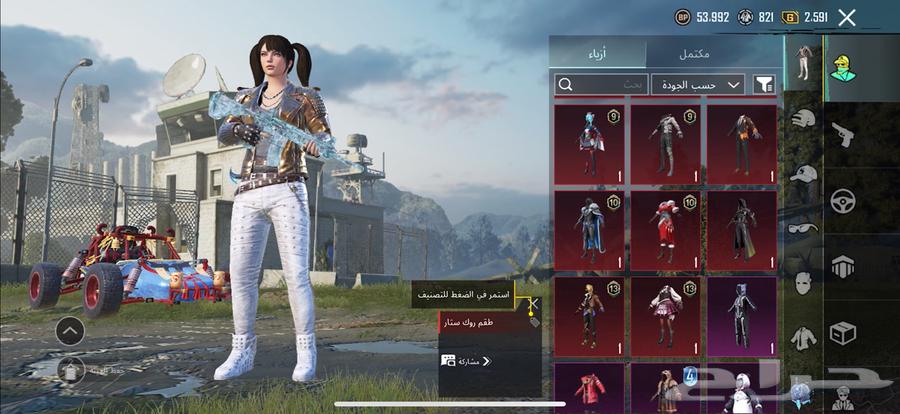Click the outfit search field
Viewport: 900px width, 414px height.
click(x=600, y=85)
